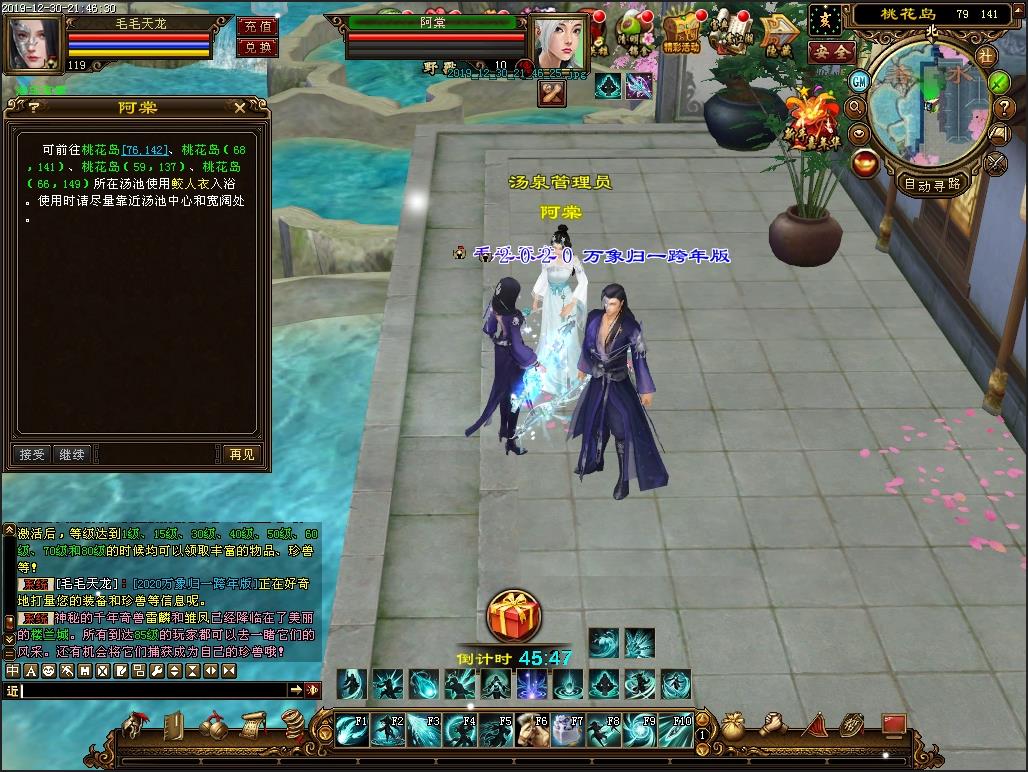Toggle the 安全 safe mode button

(831, 52)
